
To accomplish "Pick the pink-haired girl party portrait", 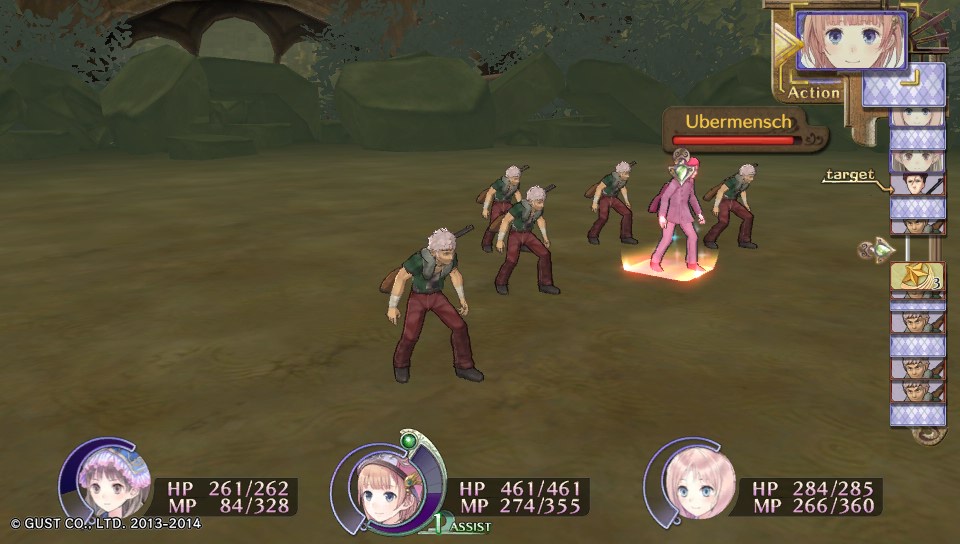I will coord(692,484).
